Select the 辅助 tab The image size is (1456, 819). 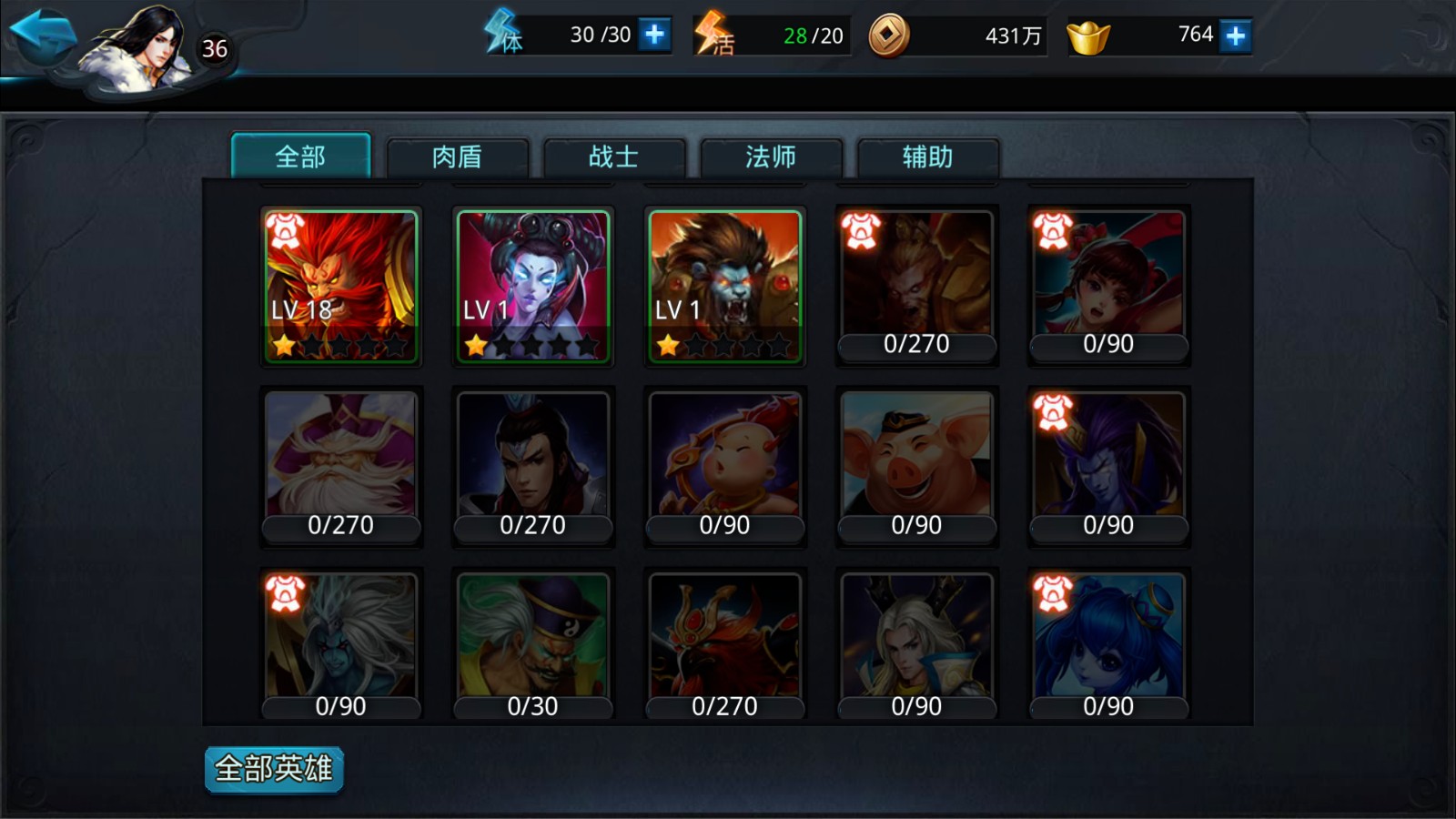pos(927,157)
